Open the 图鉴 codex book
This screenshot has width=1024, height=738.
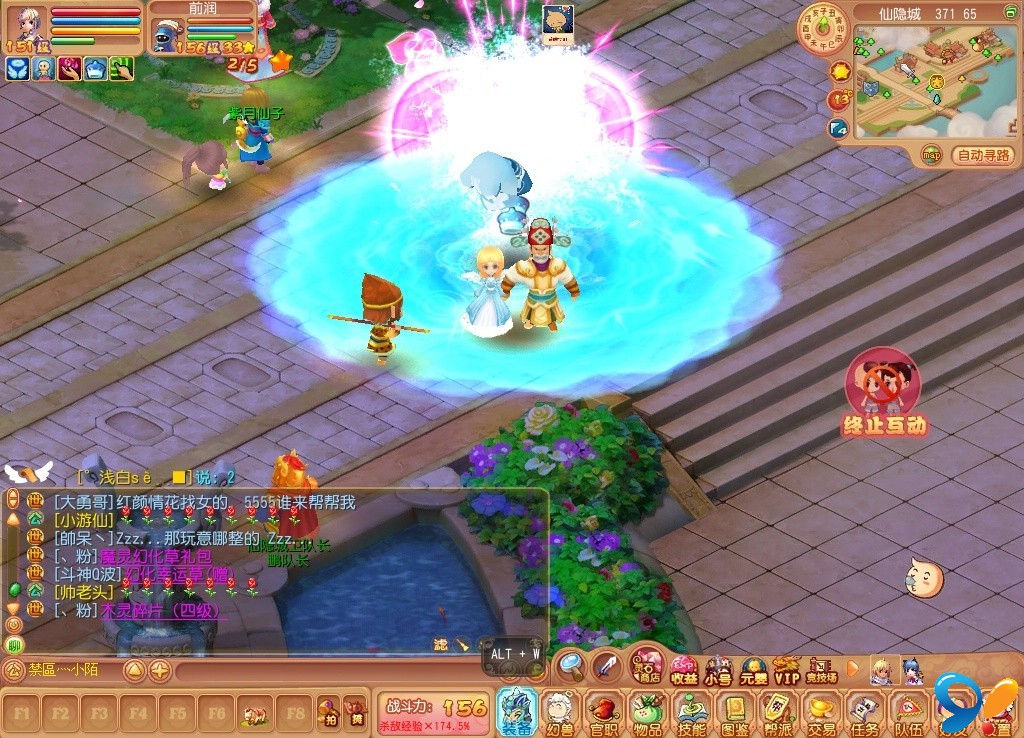click(735, 711)
